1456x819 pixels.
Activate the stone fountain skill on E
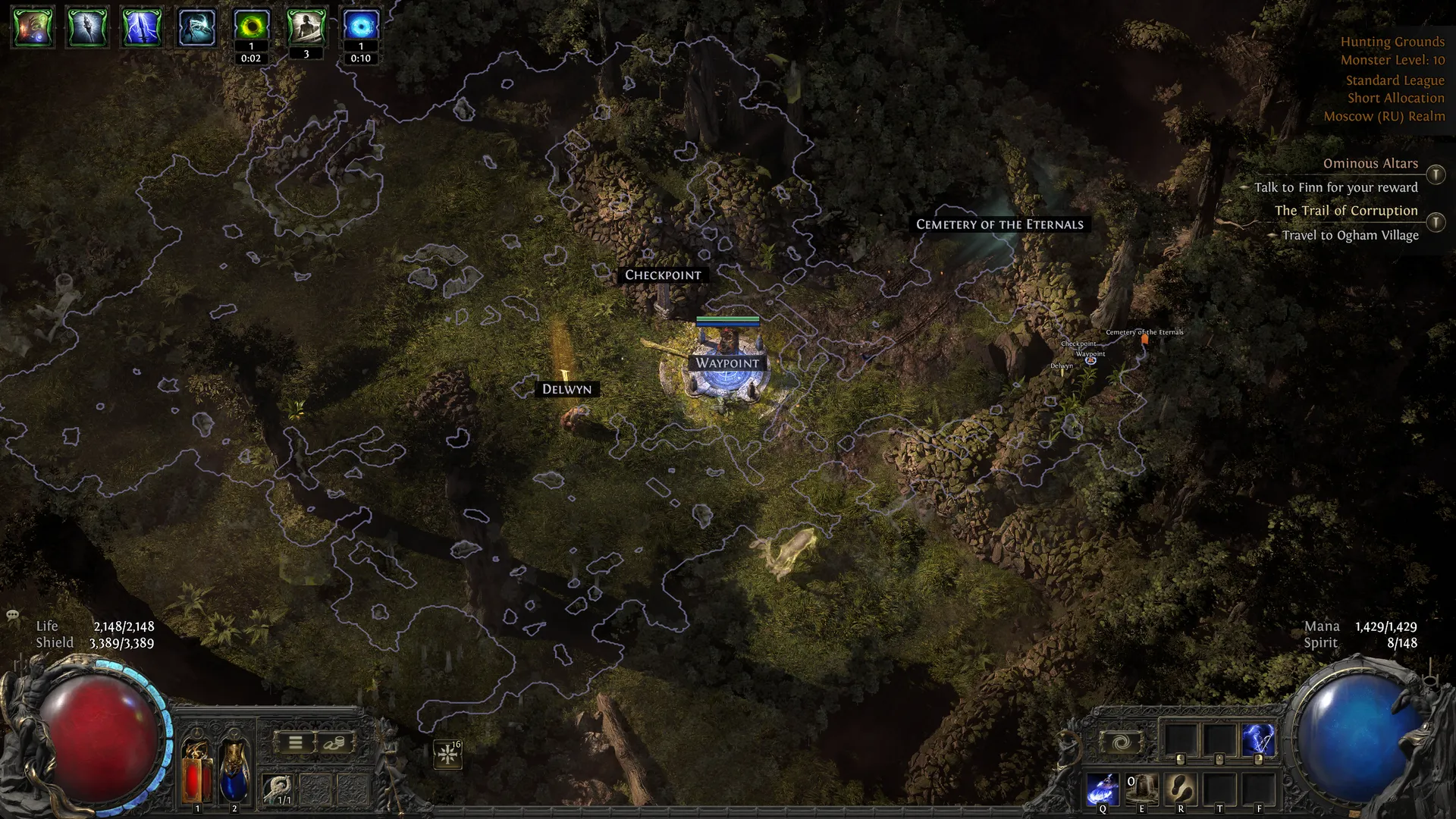(x=1141, y=789)
